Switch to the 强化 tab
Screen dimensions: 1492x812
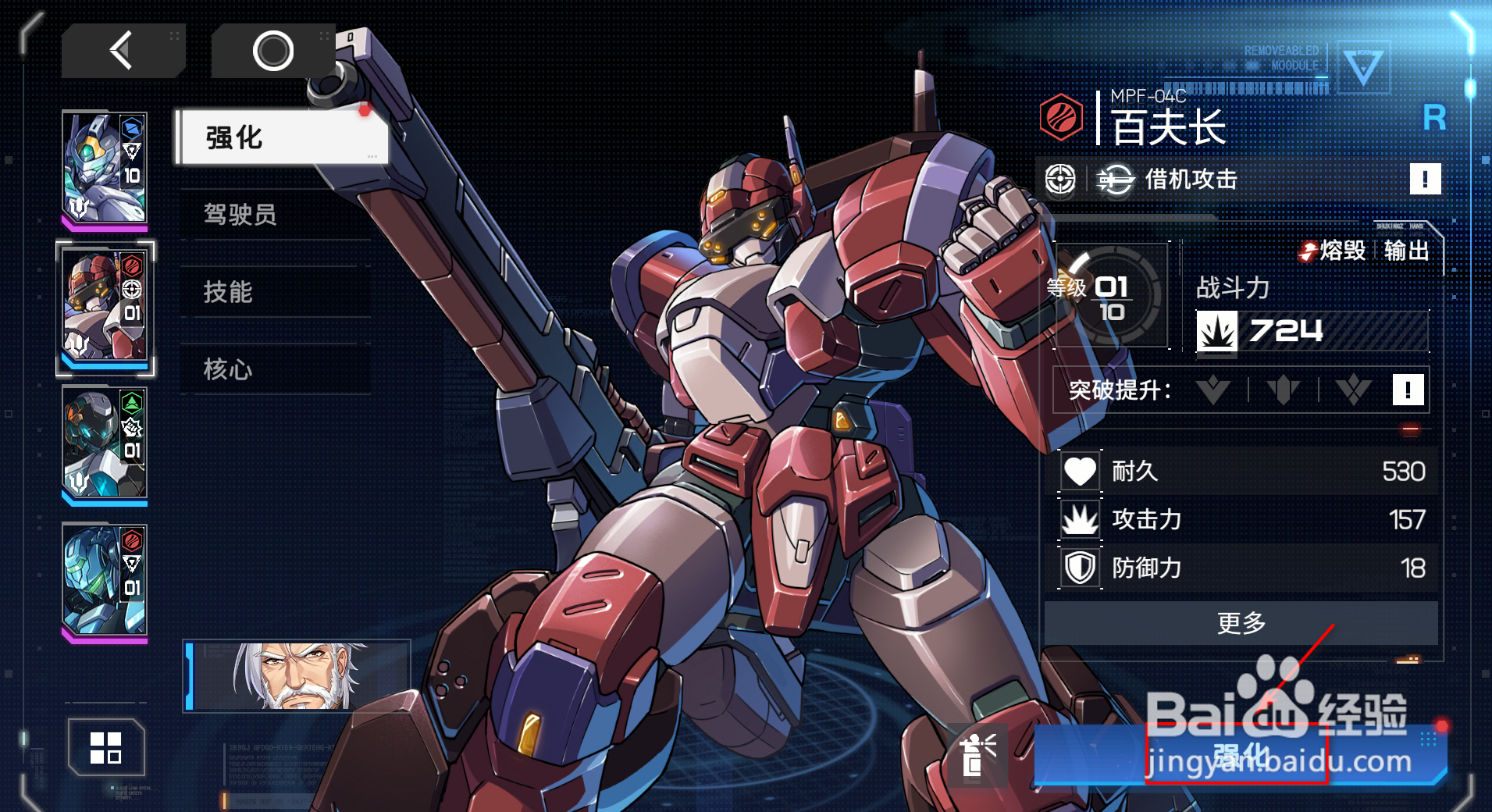click(281, 137)
